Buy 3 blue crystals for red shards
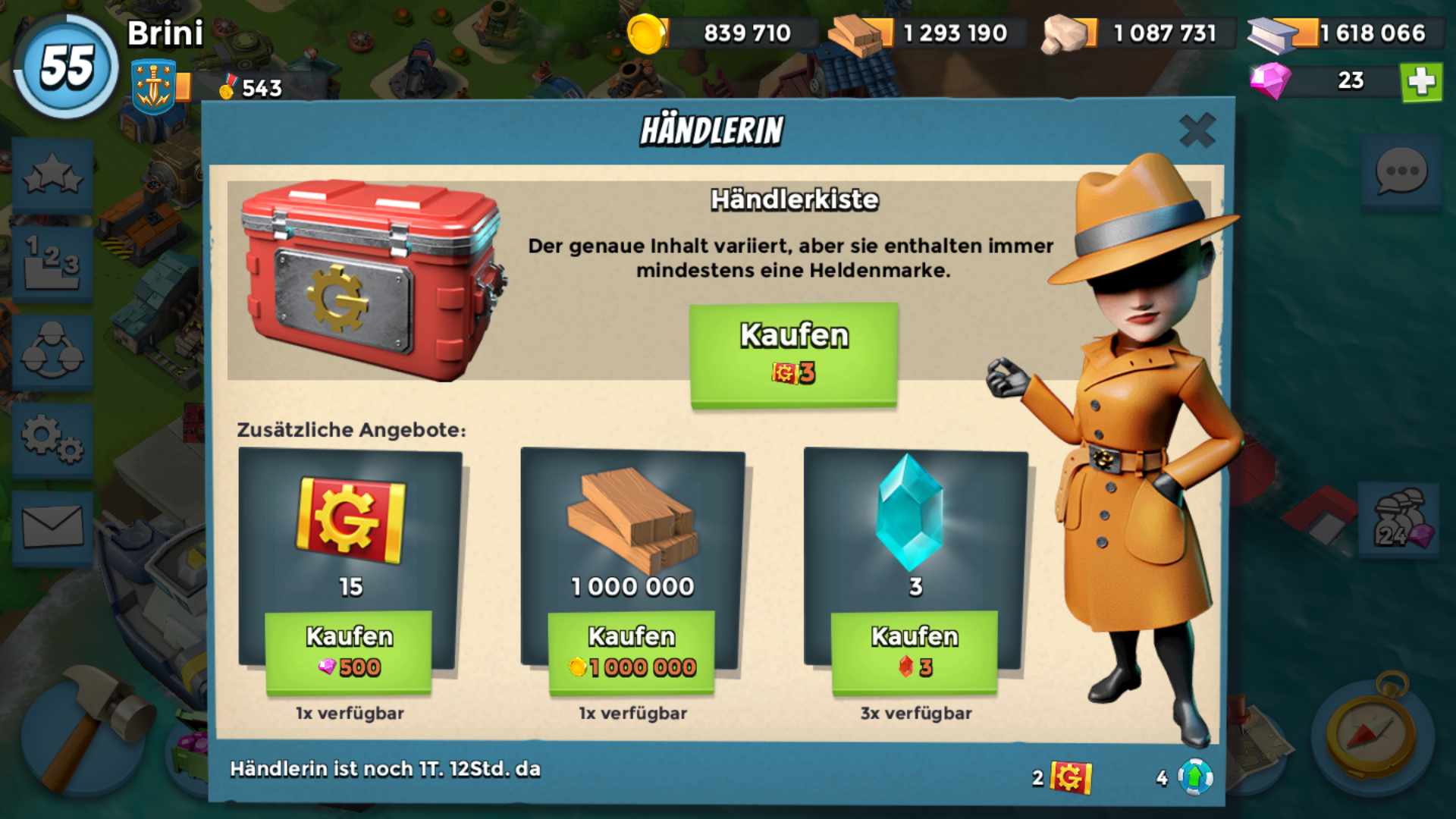This screenshot has height=819, width=1456. tap(915, 651)
